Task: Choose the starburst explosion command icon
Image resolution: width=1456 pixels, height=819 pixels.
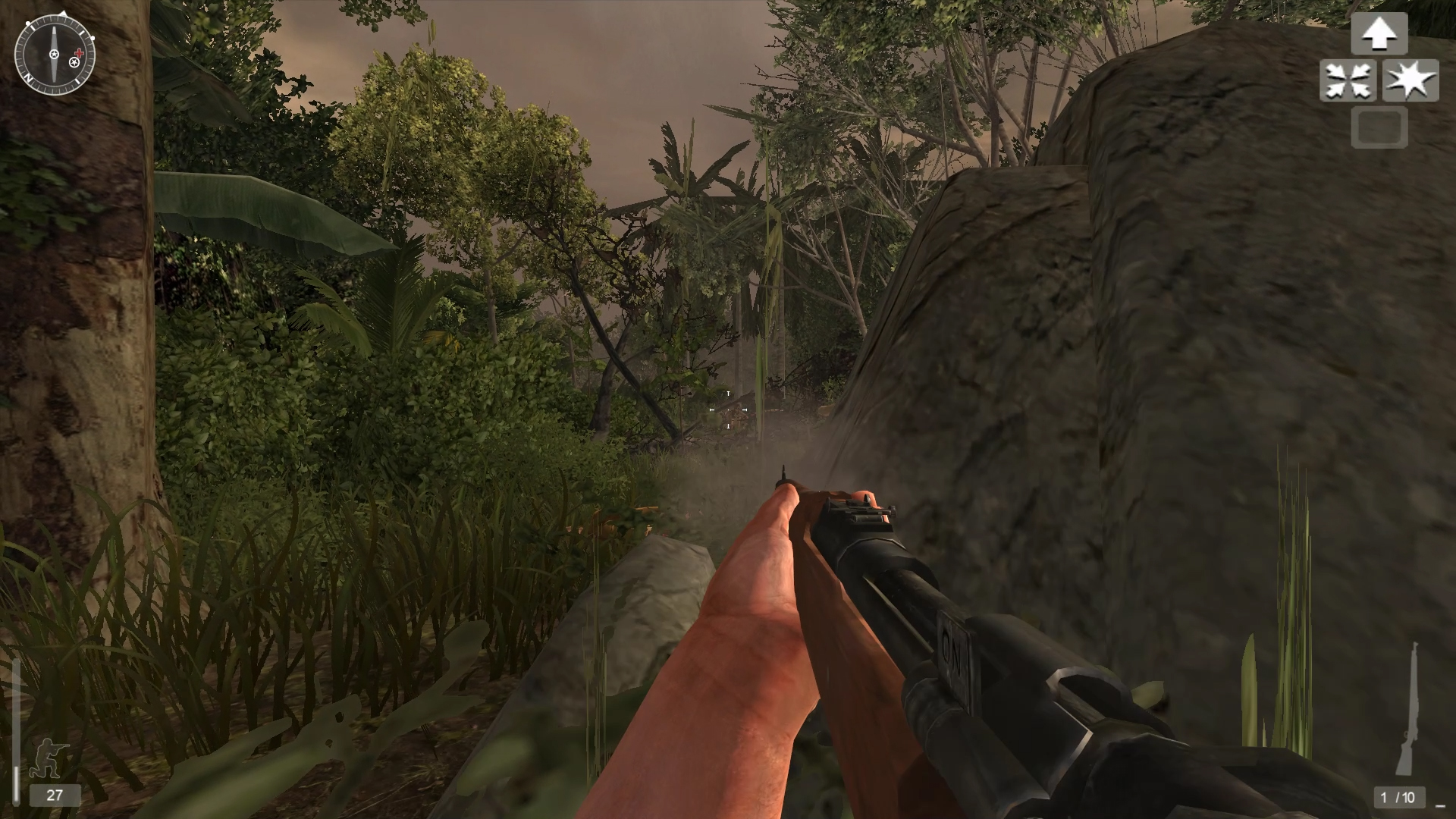Action: pos(1410,81)
